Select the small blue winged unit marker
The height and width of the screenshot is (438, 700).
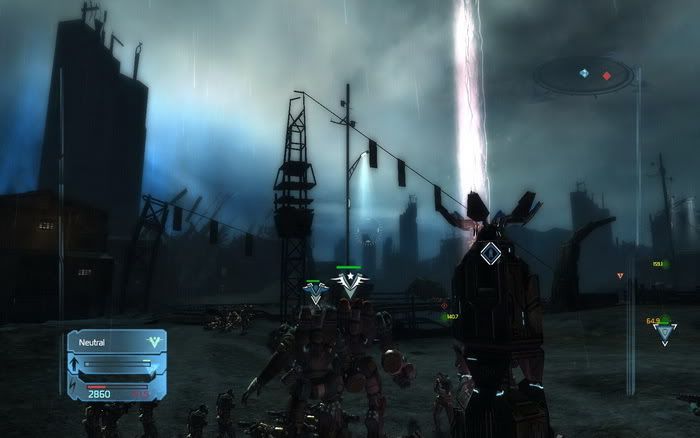point(316,292)
